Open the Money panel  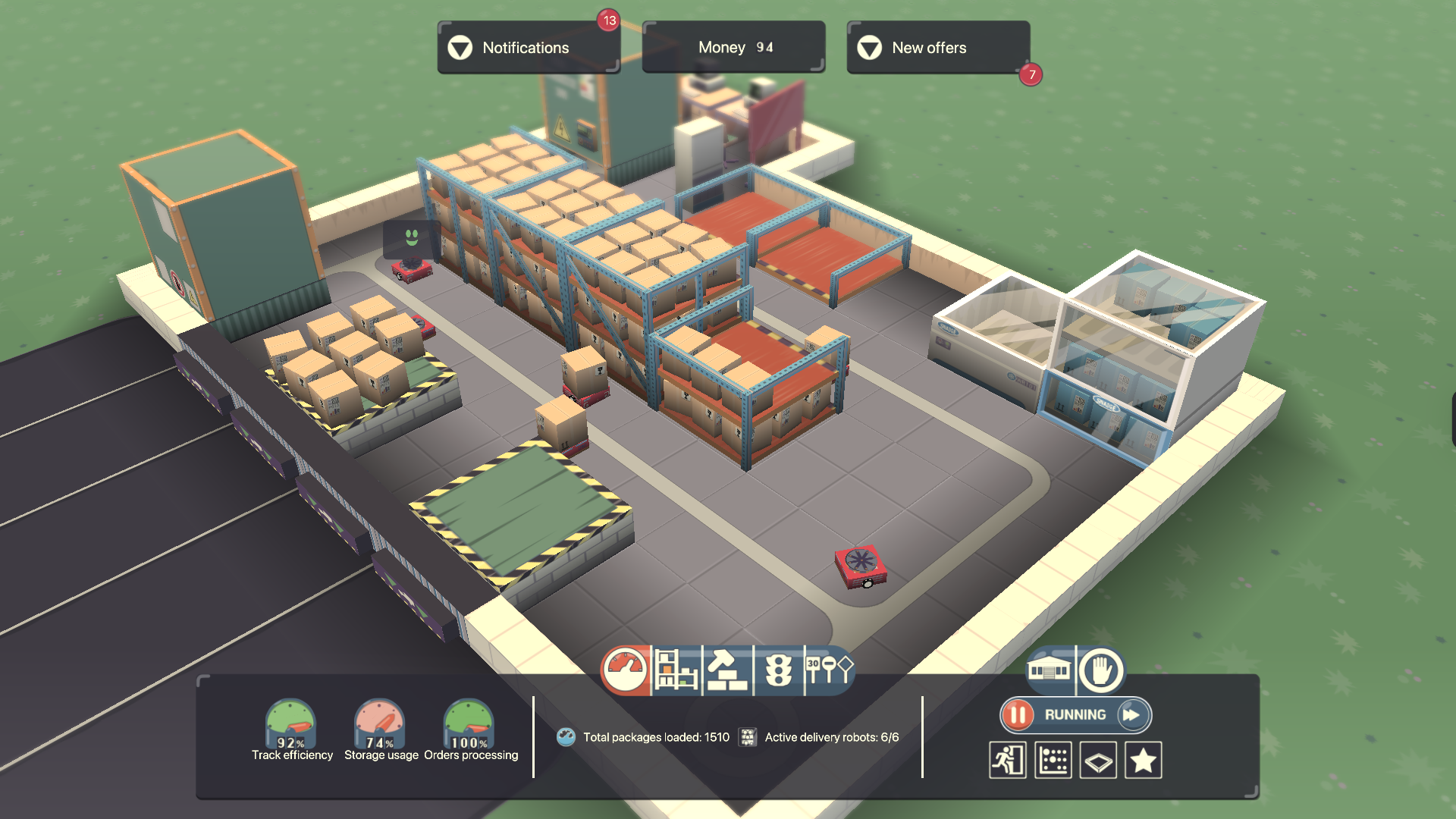pos(733,48)
